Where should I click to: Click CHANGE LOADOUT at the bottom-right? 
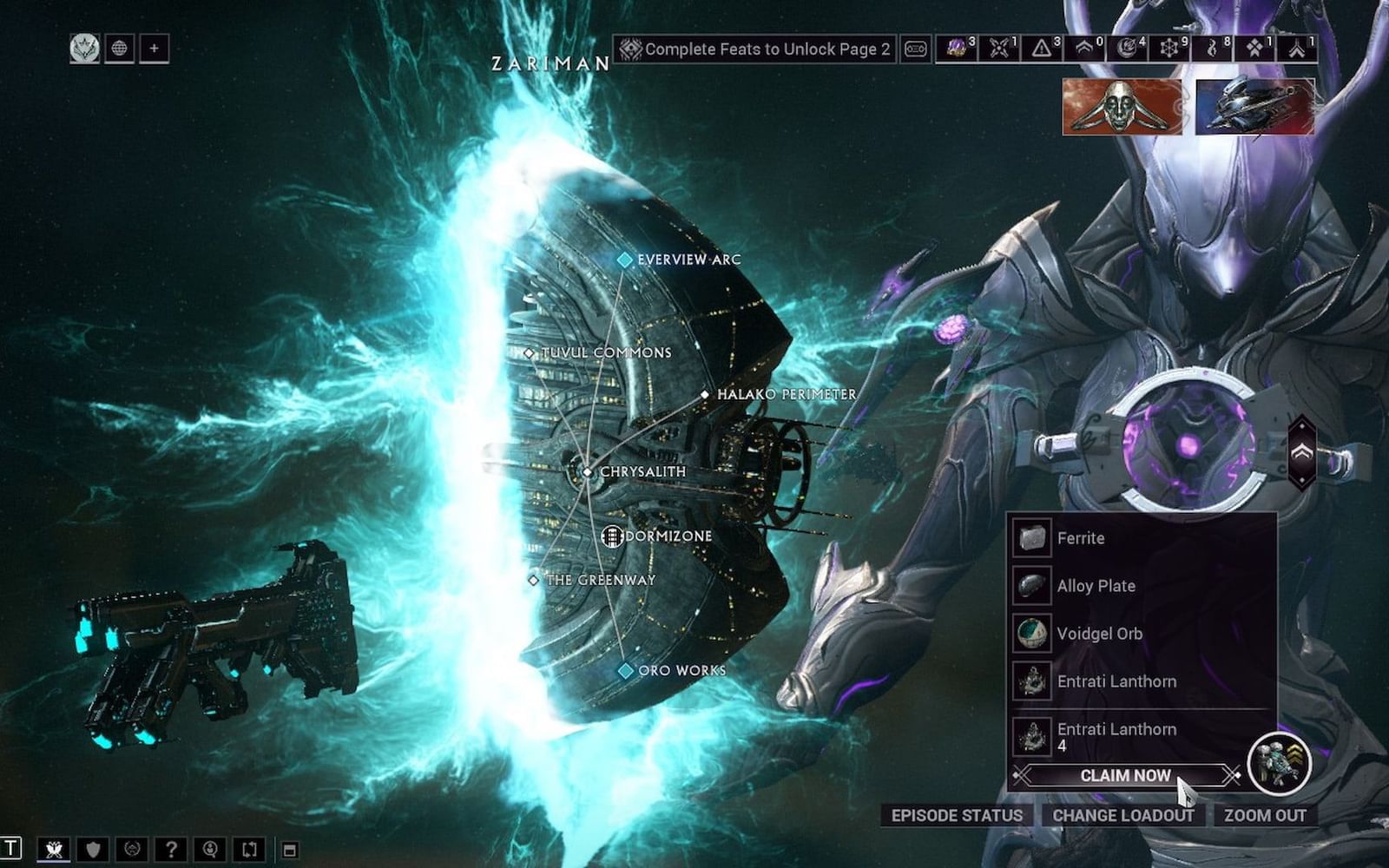(1124, 816)
